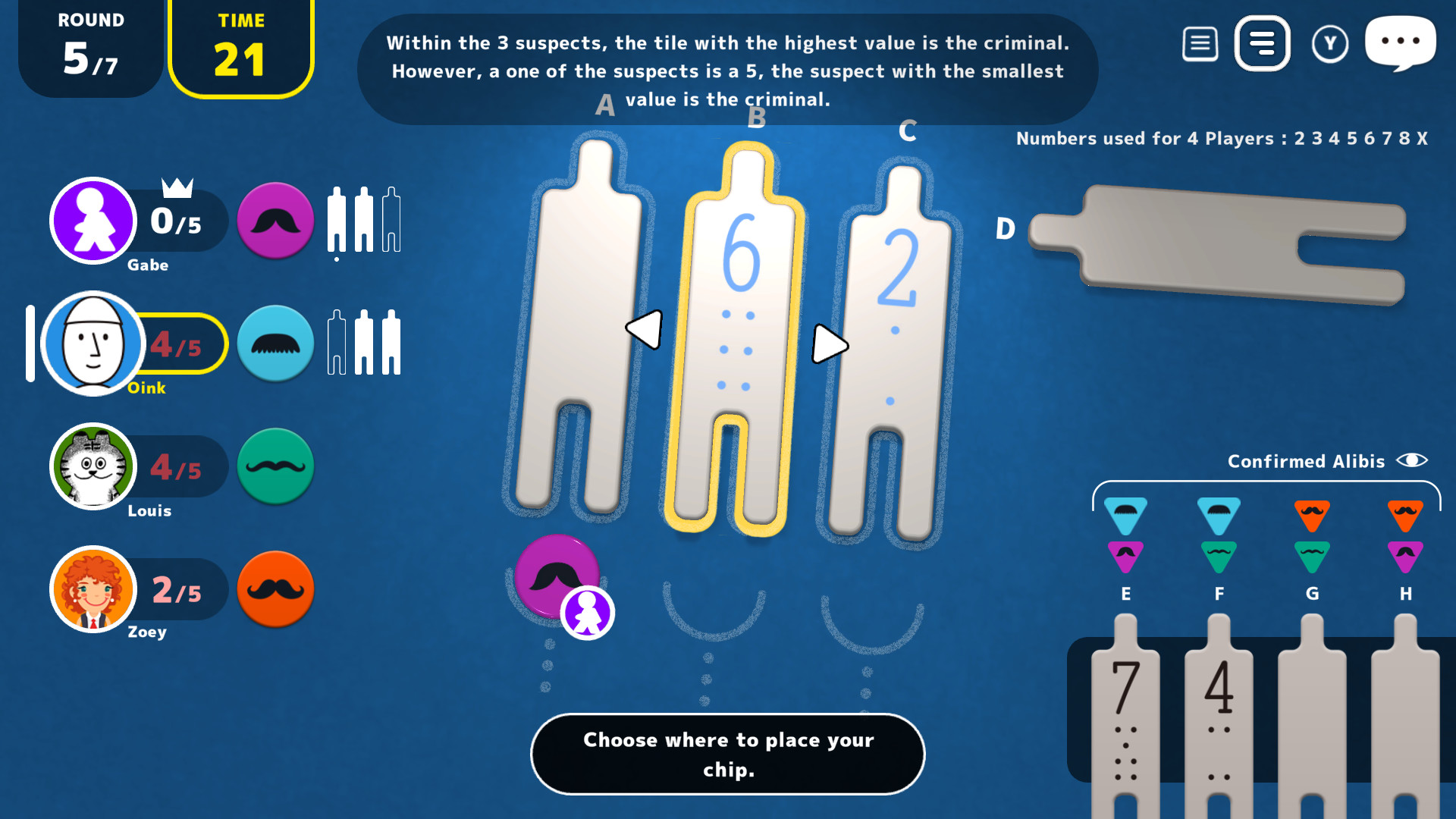Click the game log icon
1456x819 pixels.
[1200, 43]
